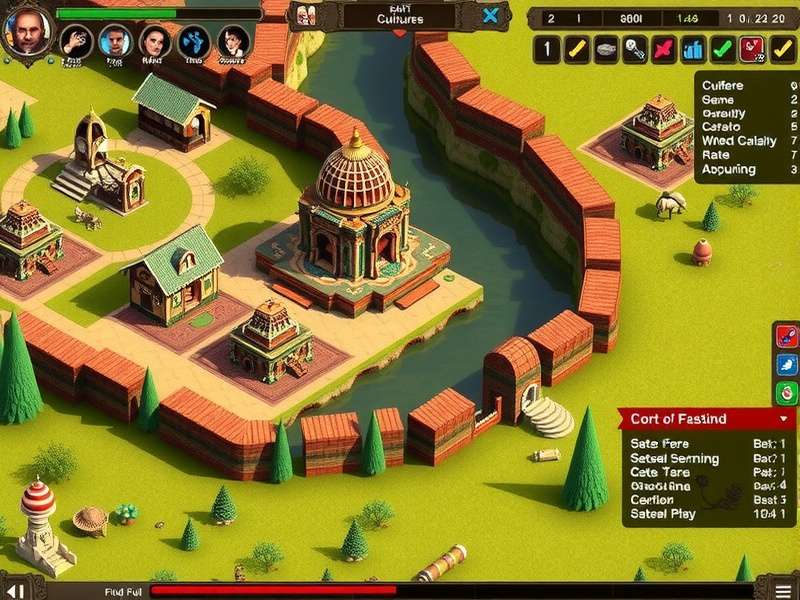Activate the magnifying glass search tool
The width and height of the screenshot is (800, 600).
634,49
